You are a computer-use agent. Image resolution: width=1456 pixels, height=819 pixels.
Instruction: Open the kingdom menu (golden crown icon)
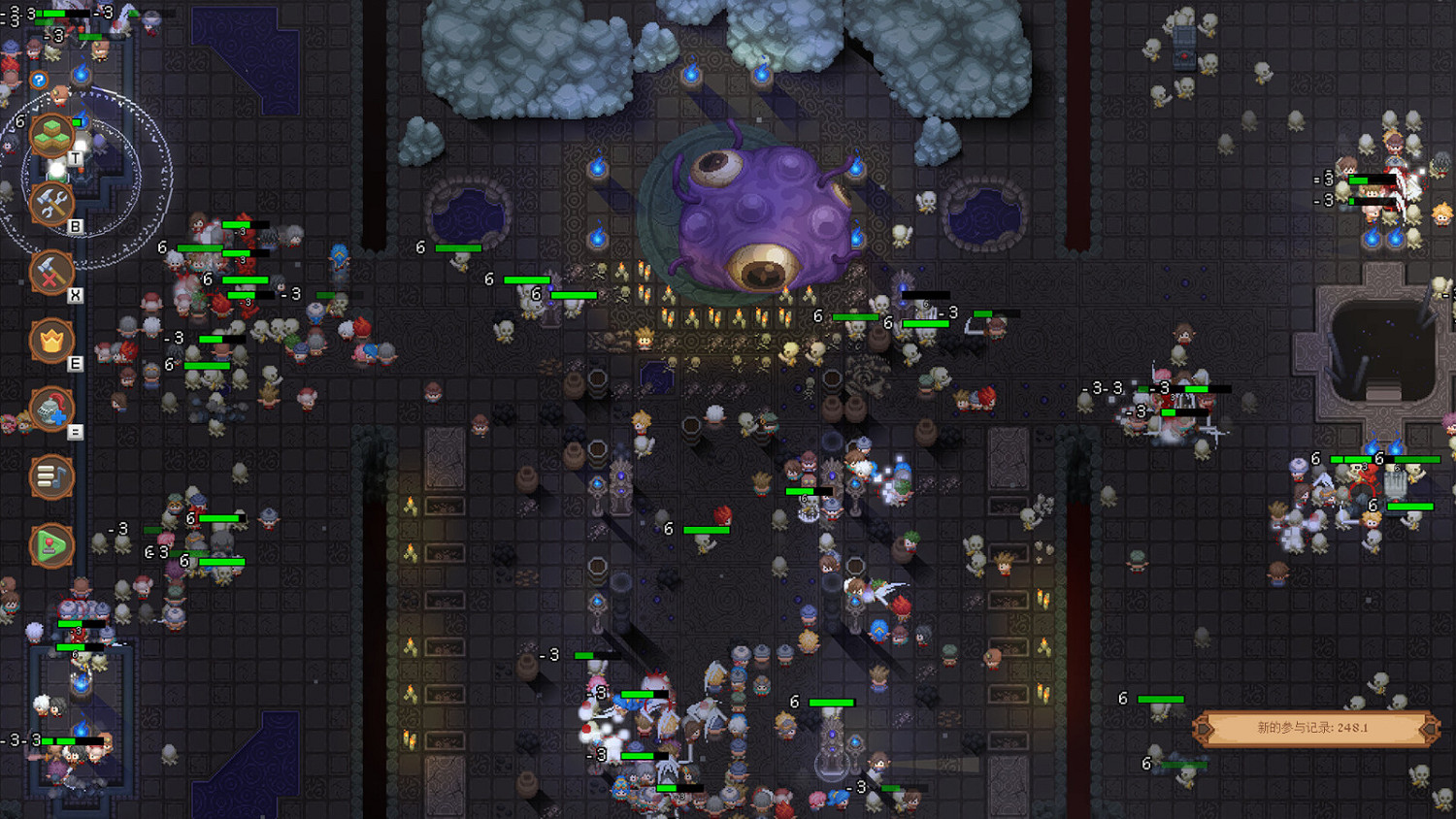tap(52, 339)
